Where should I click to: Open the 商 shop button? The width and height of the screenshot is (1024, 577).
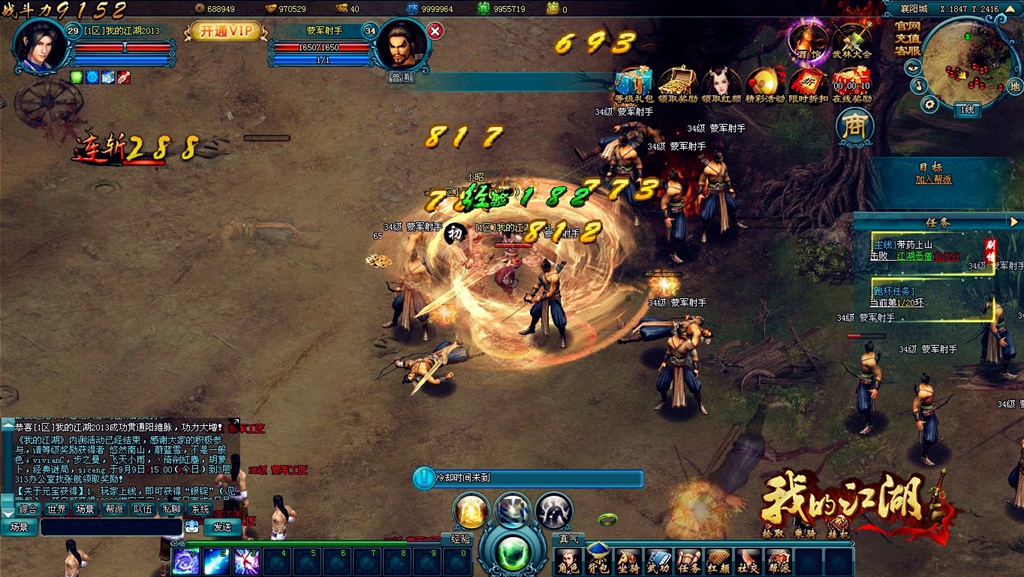(855, 126)
